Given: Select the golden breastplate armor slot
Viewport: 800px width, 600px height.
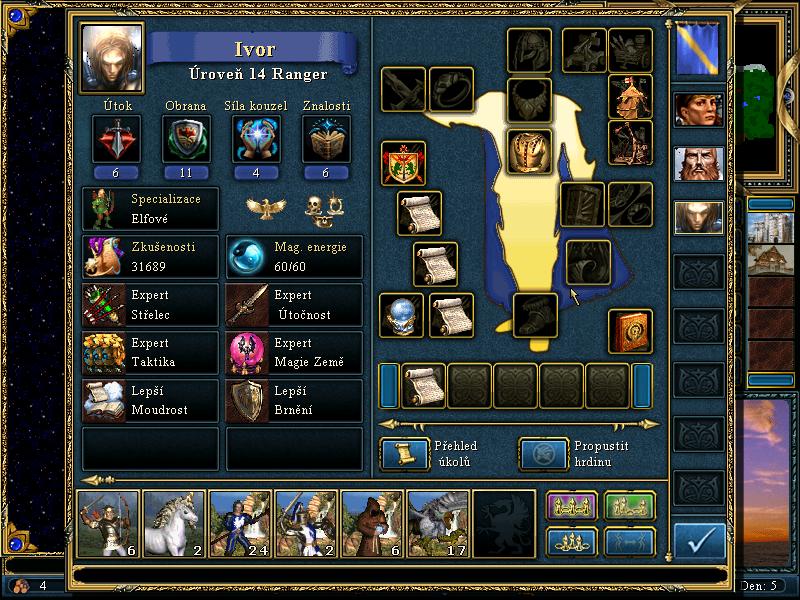Looking at the screenshot, I should pyautogui.click(x=530, y=151).
